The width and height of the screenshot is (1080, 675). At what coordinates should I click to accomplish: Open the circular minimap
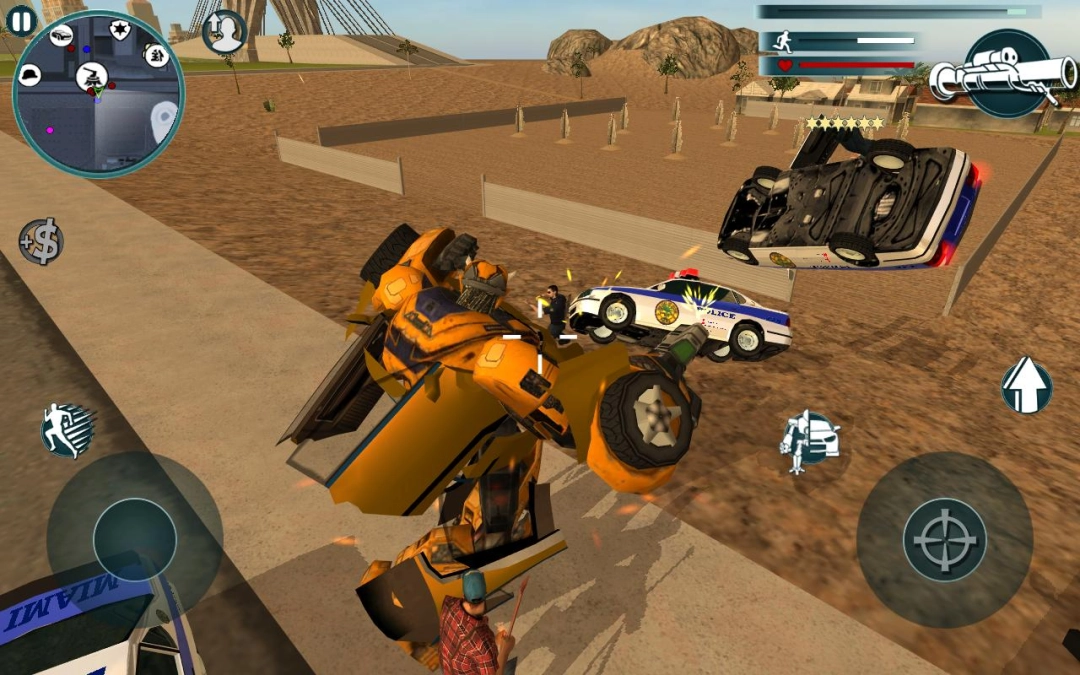(98, 94)
